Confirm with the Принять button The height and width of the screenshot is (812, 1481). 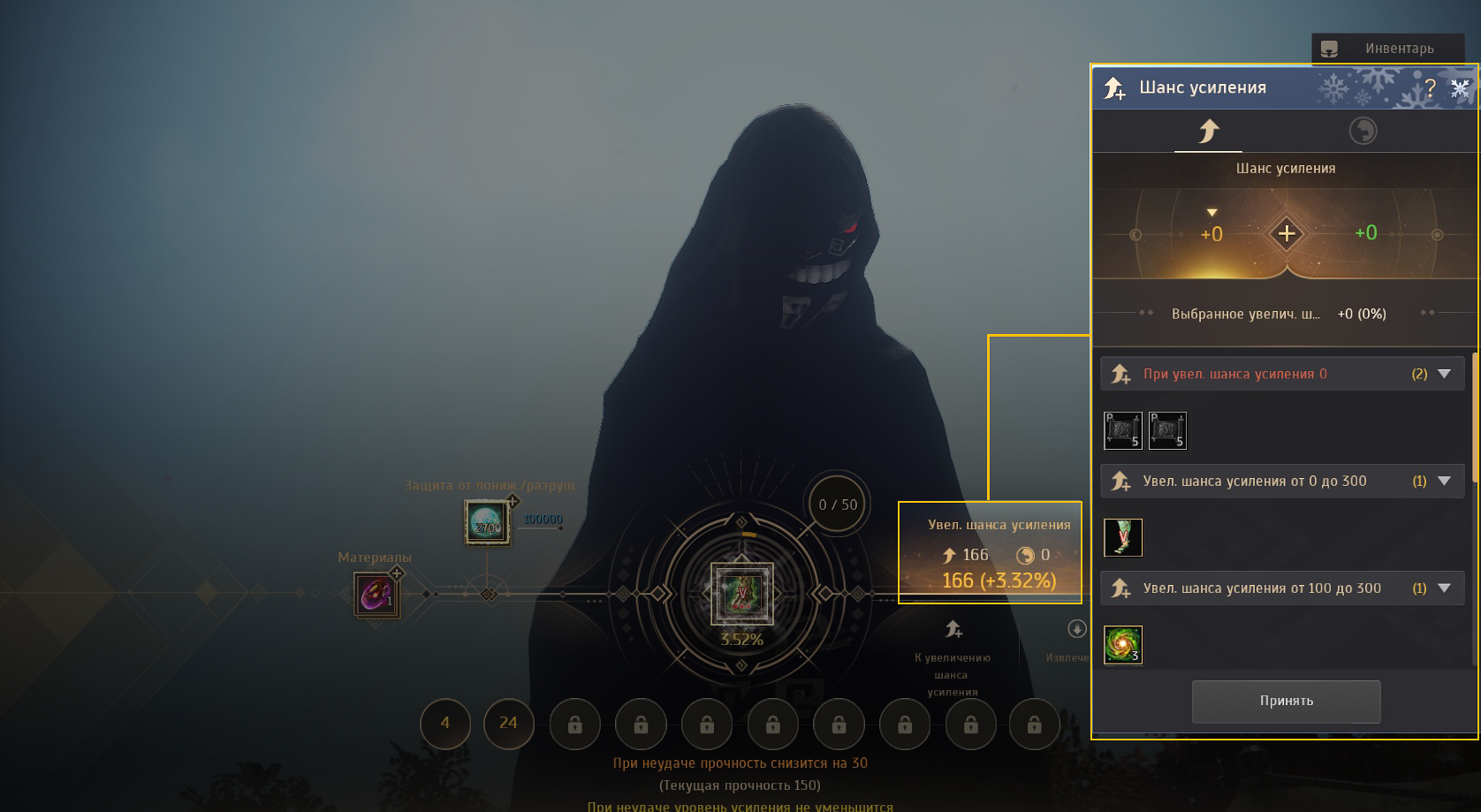point(1286,701)
